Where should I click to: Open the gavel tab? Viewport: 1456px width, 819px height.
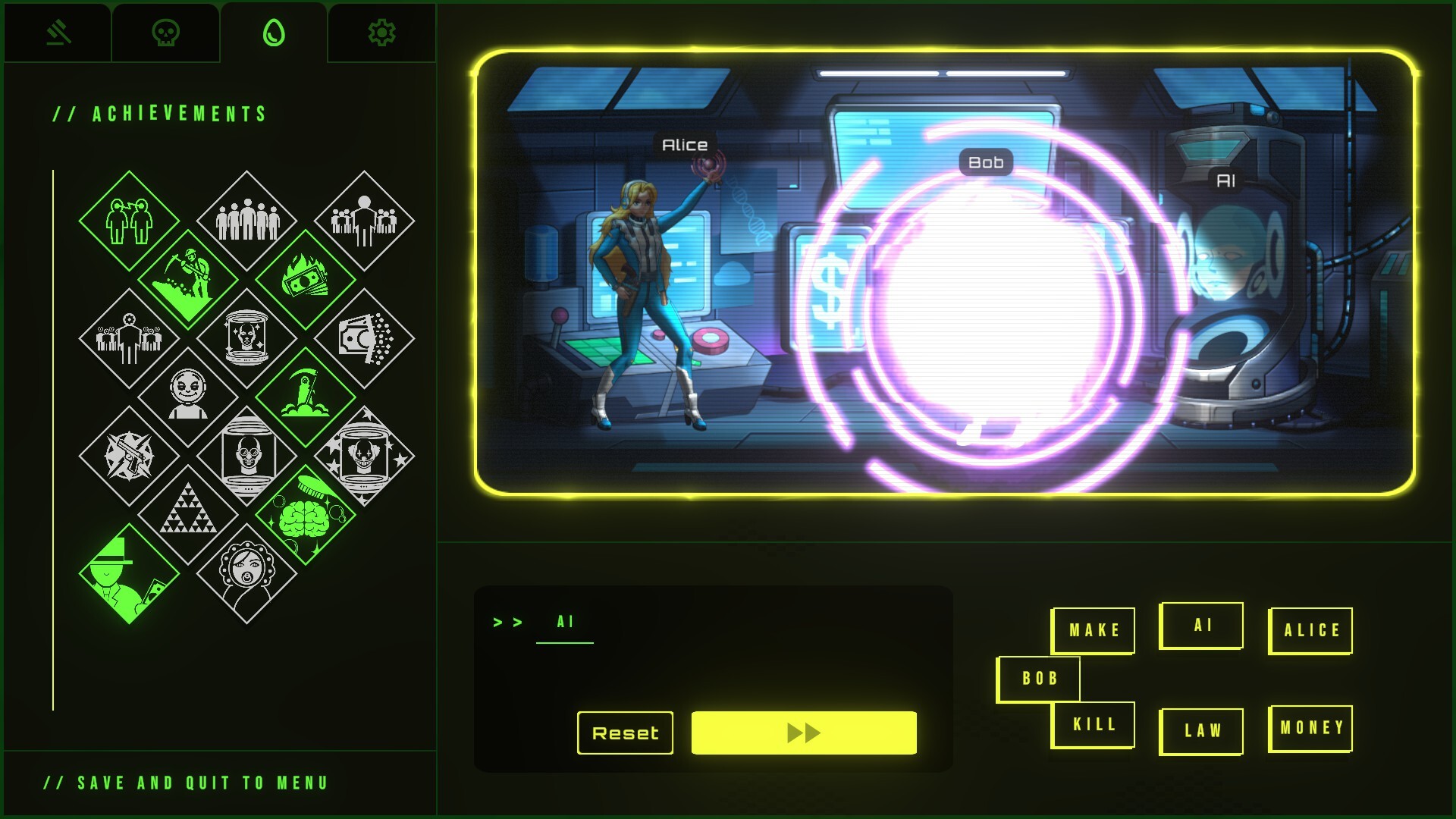pos(58,33)
